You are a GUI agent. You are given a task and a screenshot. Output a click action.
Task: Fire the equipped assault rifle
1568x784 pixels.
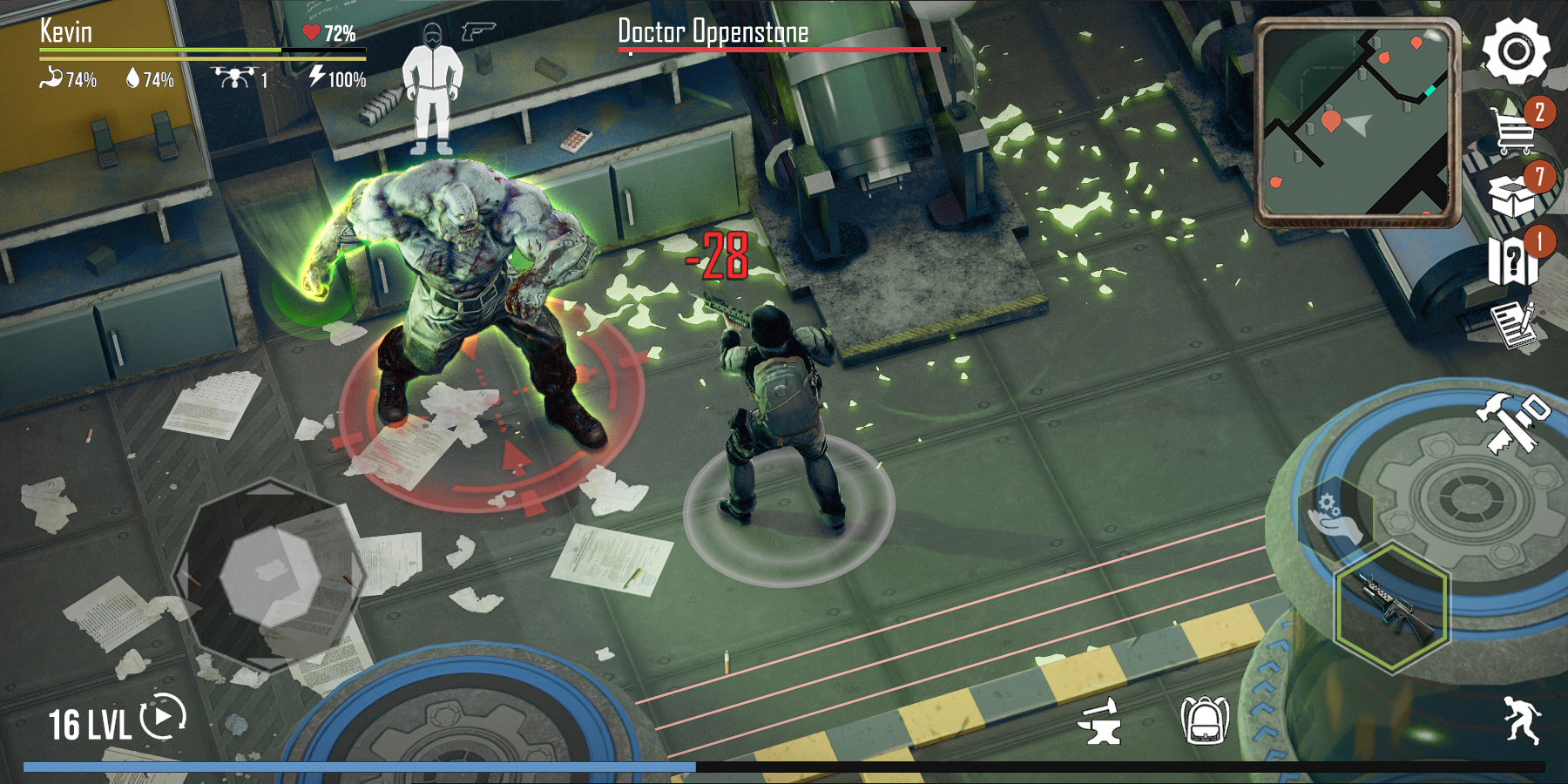pyautogui.click(x=1392, y=607)
